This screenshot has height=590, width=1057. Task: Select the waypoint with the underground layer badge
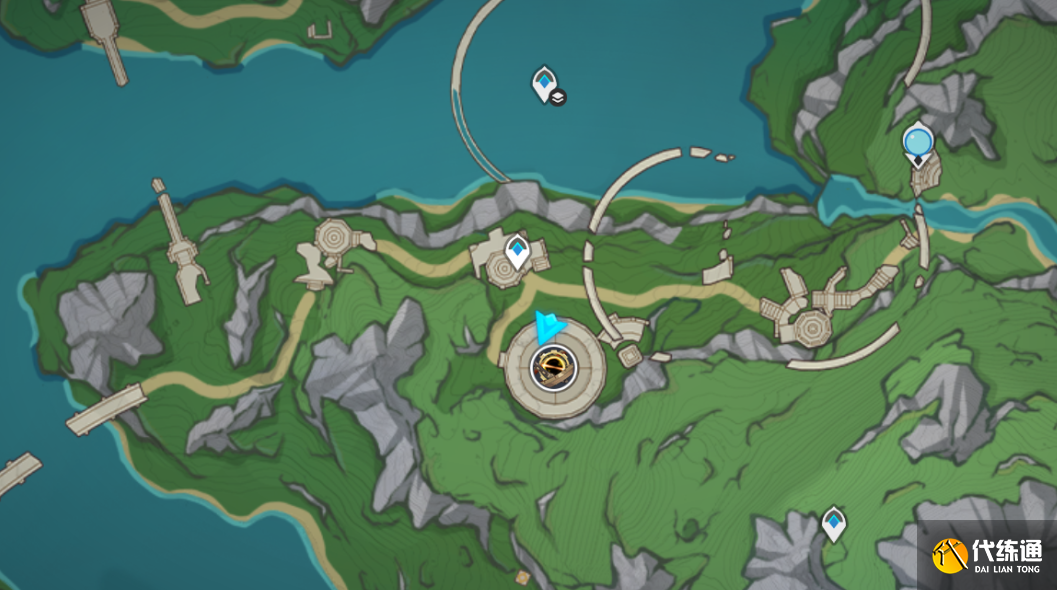[544, 84]
